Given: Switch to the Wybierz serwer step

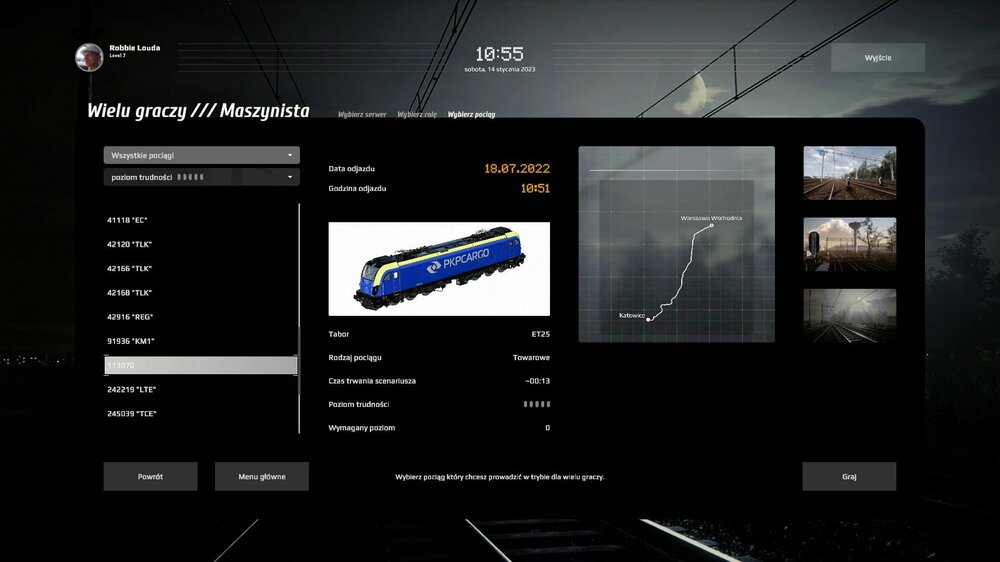Looking at the screenshot, I should [362, 115].
